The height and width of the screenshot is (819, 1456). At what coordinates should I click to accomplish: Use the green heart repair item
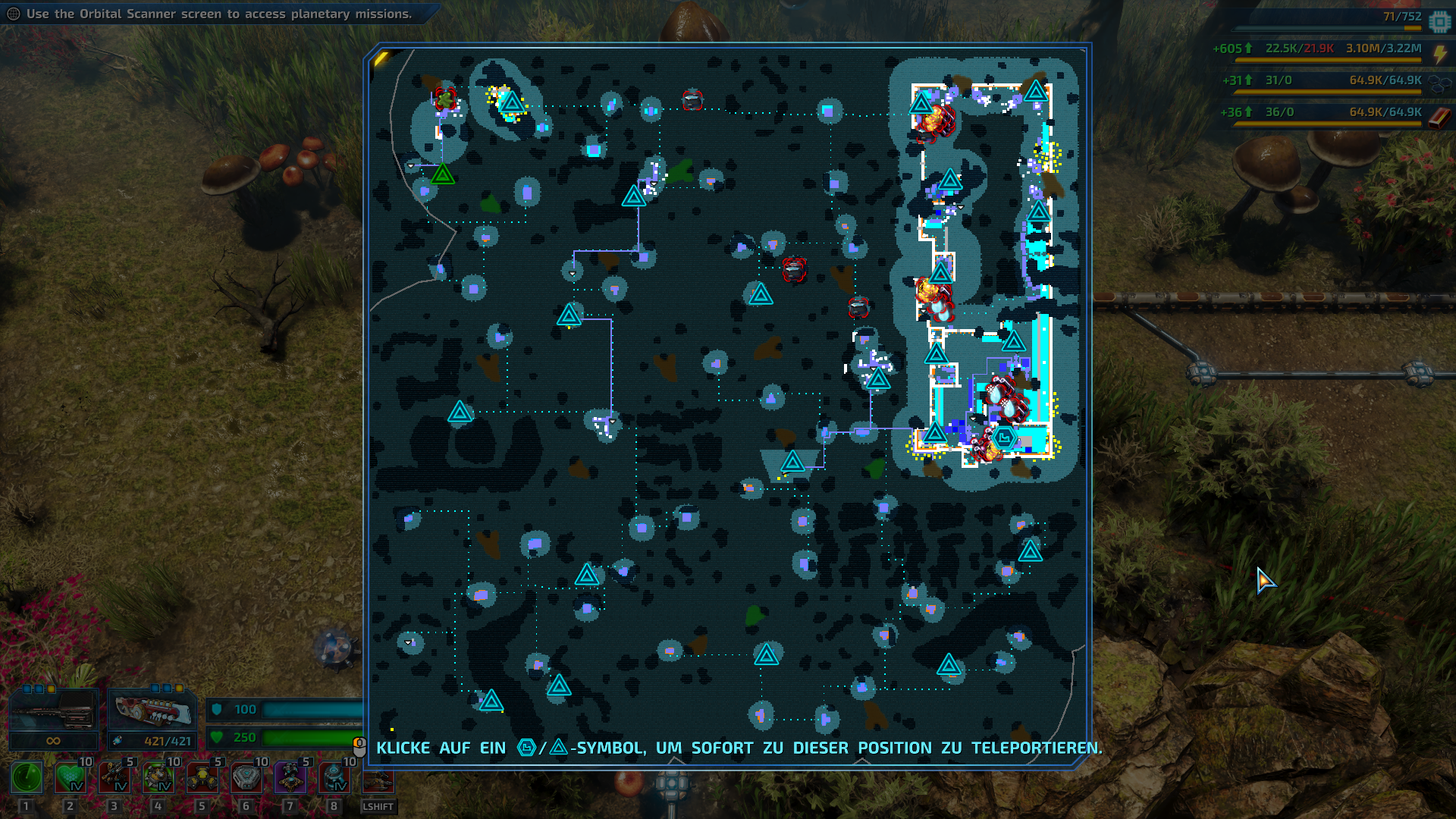71,777
